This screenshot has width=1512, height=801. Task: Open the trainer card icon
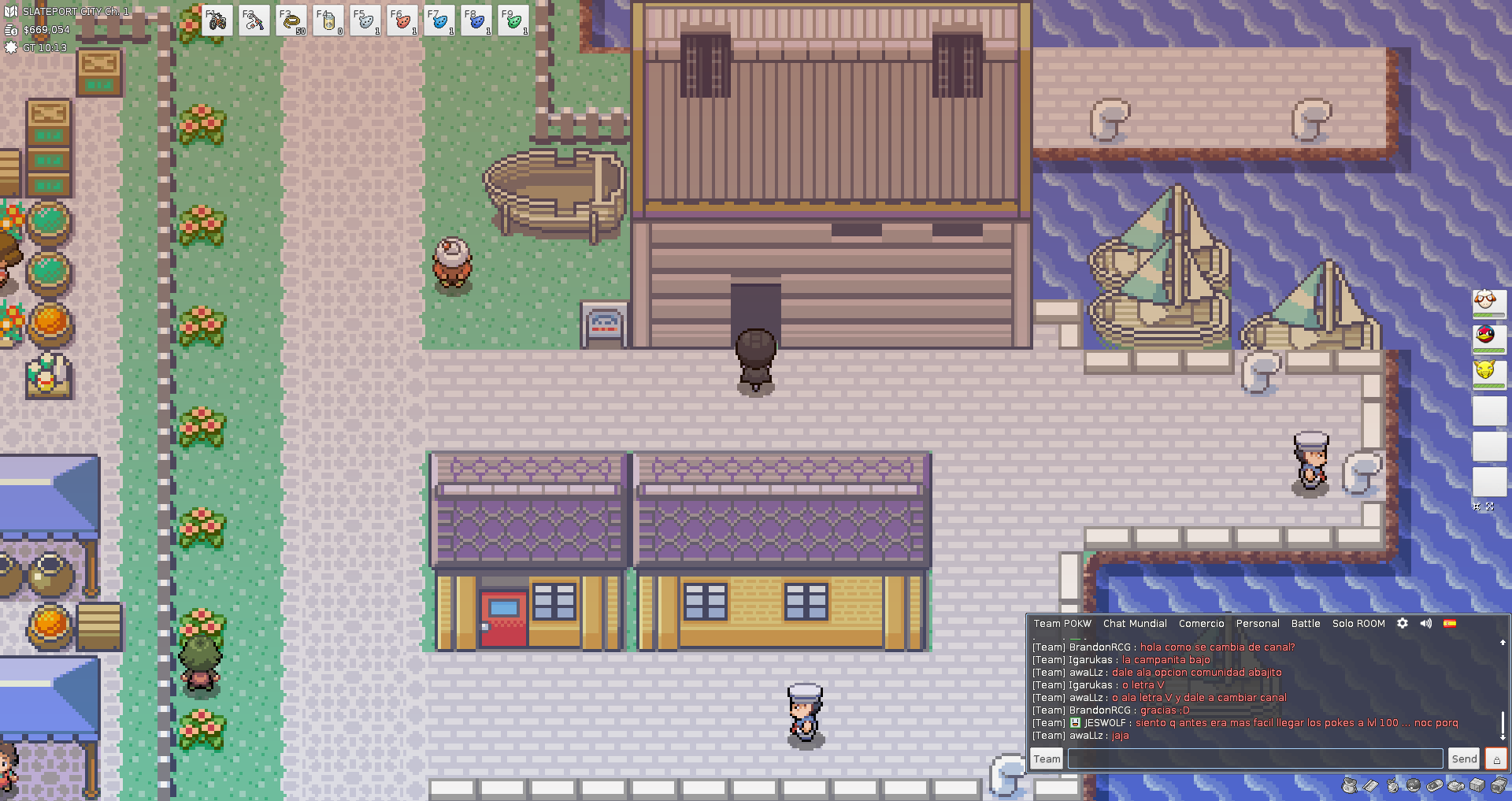click(x=1371, y=785)
